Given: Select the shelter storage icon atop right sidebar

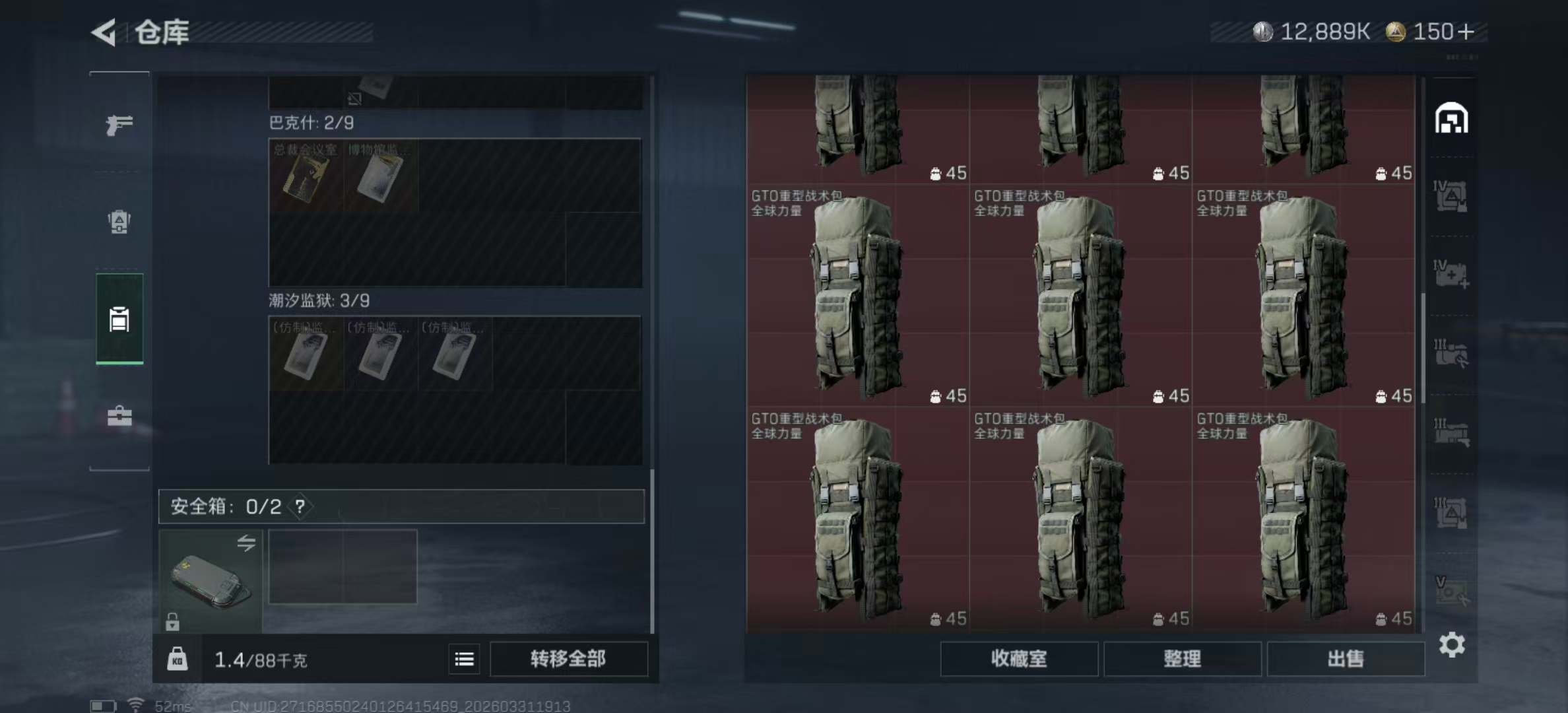Looking at the screenshot, I should [1453, 119].
